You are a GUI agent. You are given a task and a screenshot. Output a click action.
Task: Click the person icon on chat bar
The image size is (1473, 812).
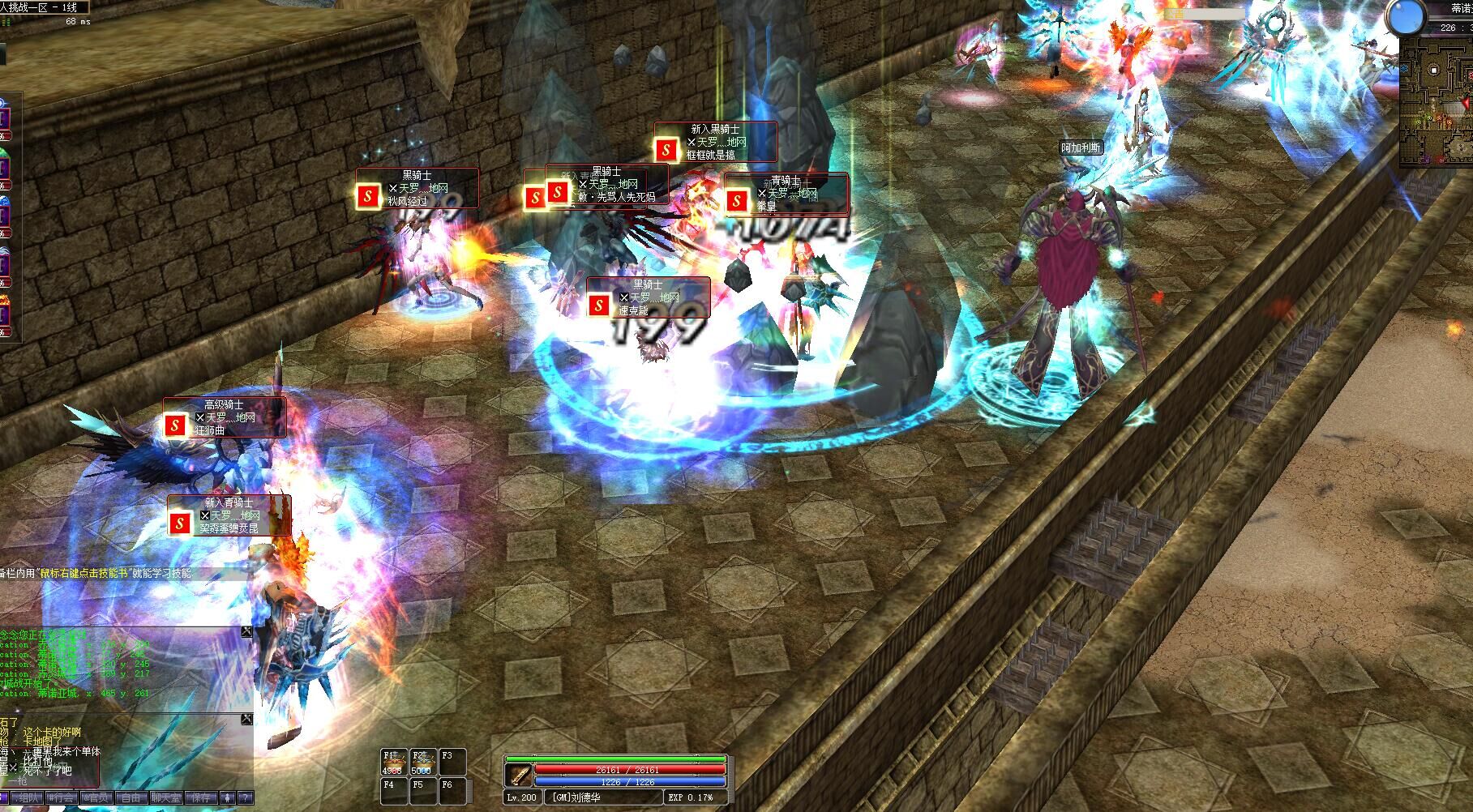pos(228,798)
